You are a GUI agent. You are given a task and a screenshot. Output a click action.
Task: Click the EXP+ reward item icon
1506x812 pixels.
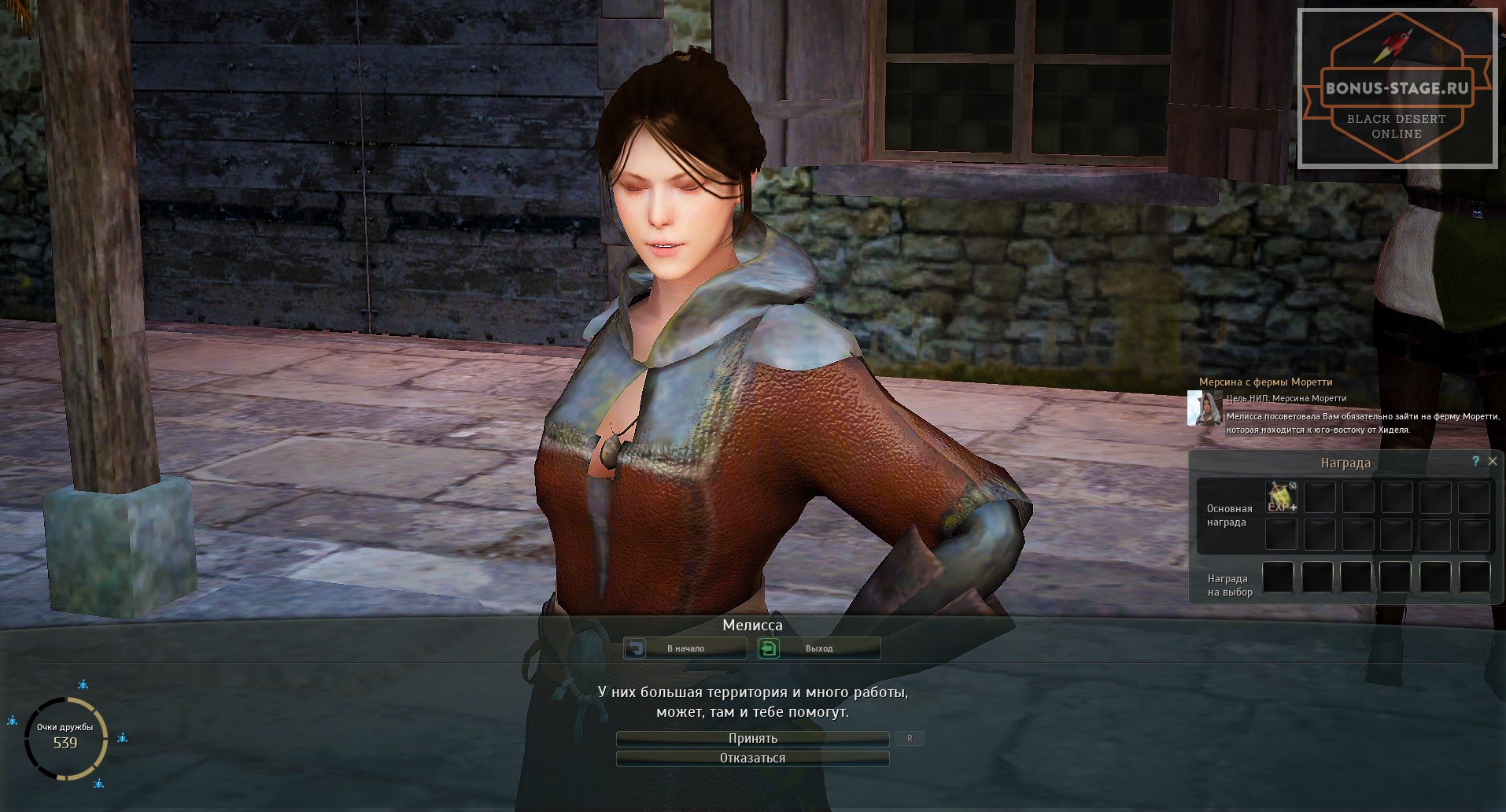(1281, 496)
